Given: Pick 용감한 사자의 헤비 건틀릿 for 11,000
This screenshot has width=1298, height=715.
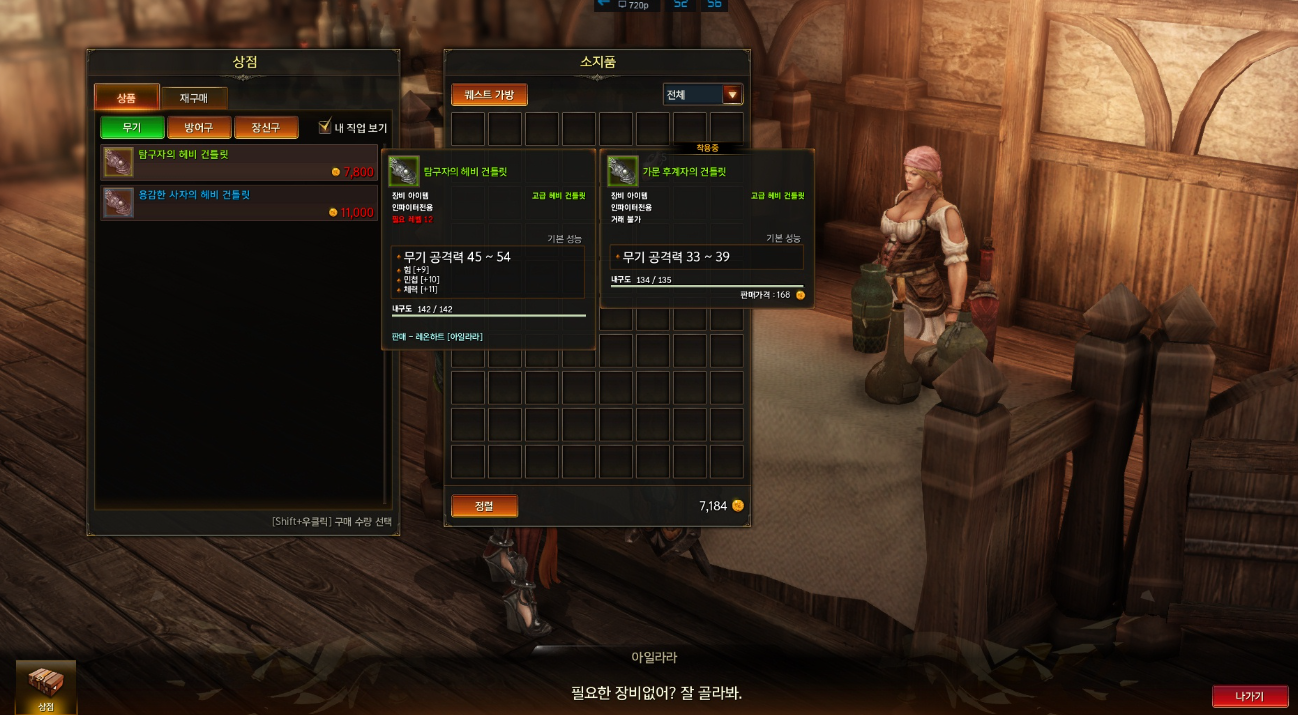Looking at the screenshot, I should click(x=240, y=202).
